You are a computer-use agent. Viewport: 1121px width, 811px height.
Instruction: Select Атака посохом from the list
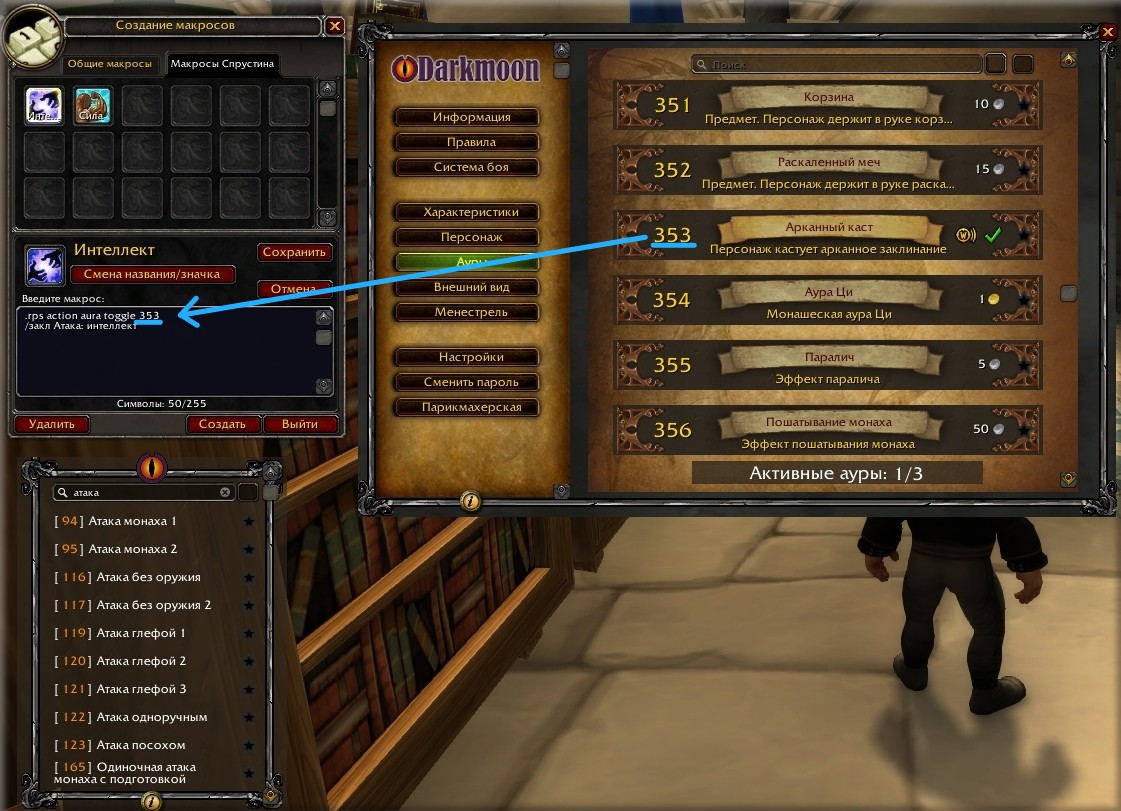coord(140,745)
